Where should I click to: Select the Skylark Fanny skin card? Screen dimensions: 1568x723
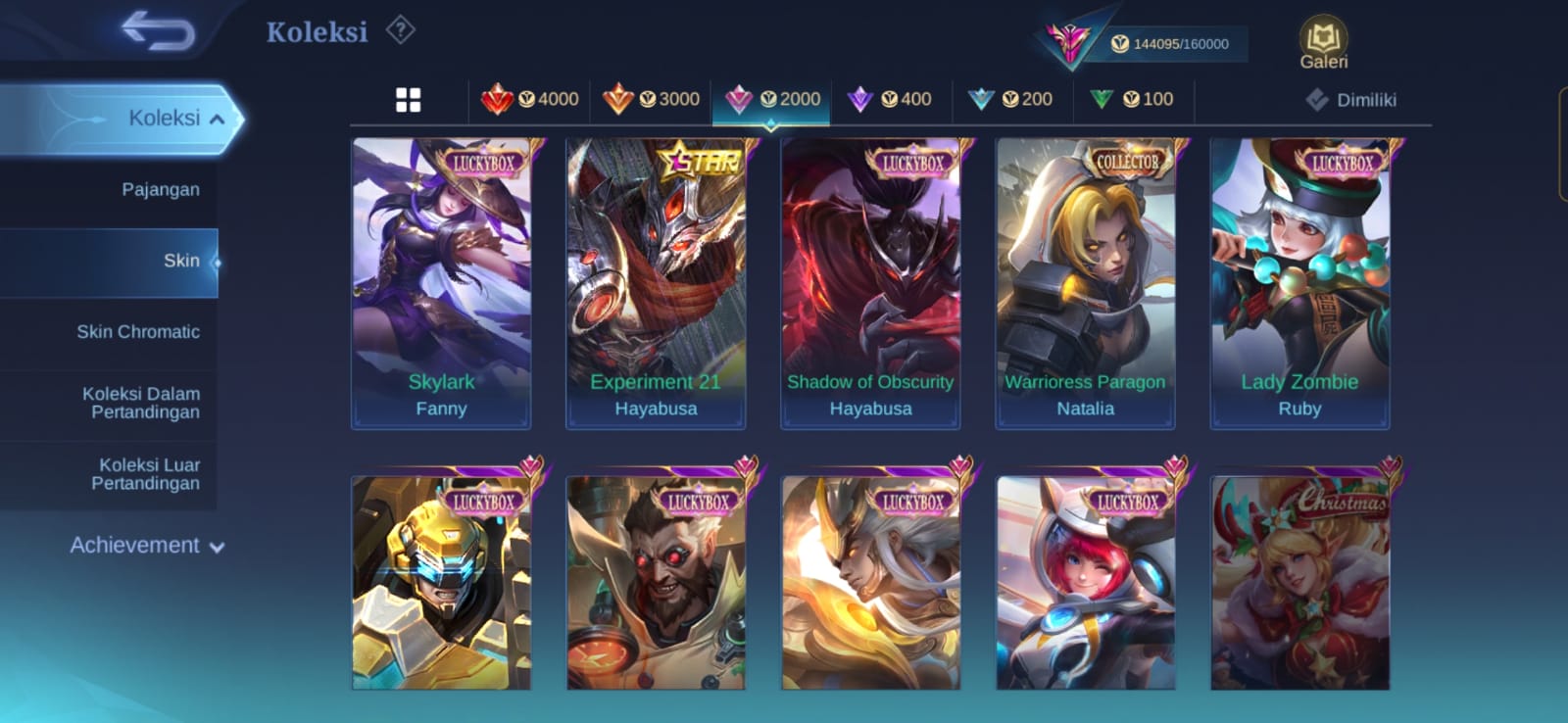[441, 282]
